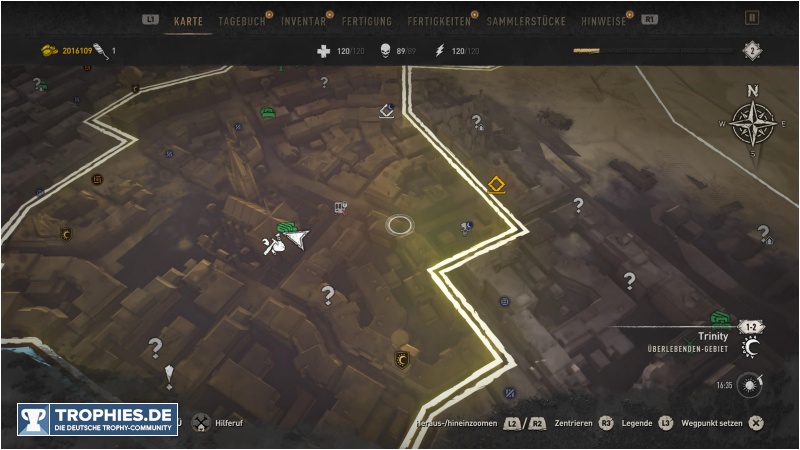Select the green safe zone marker near Trinity

720,318
